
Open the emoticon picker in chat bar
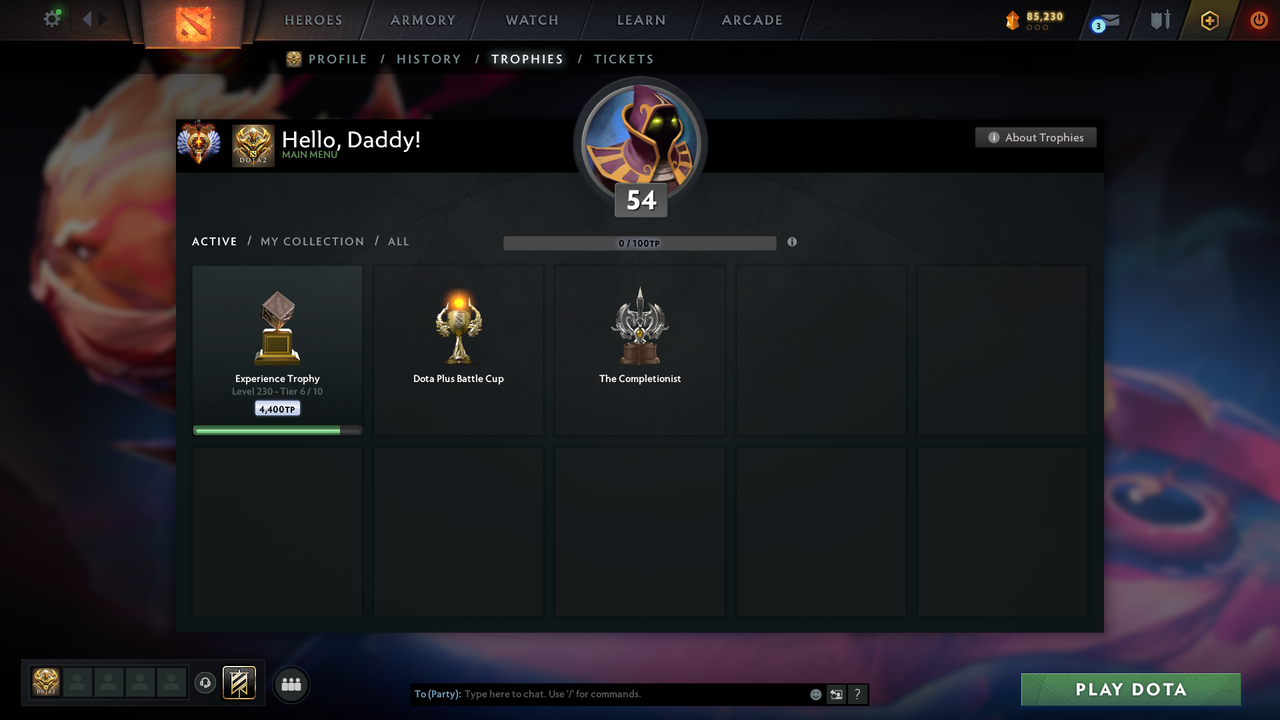click(x=815, y=693)
